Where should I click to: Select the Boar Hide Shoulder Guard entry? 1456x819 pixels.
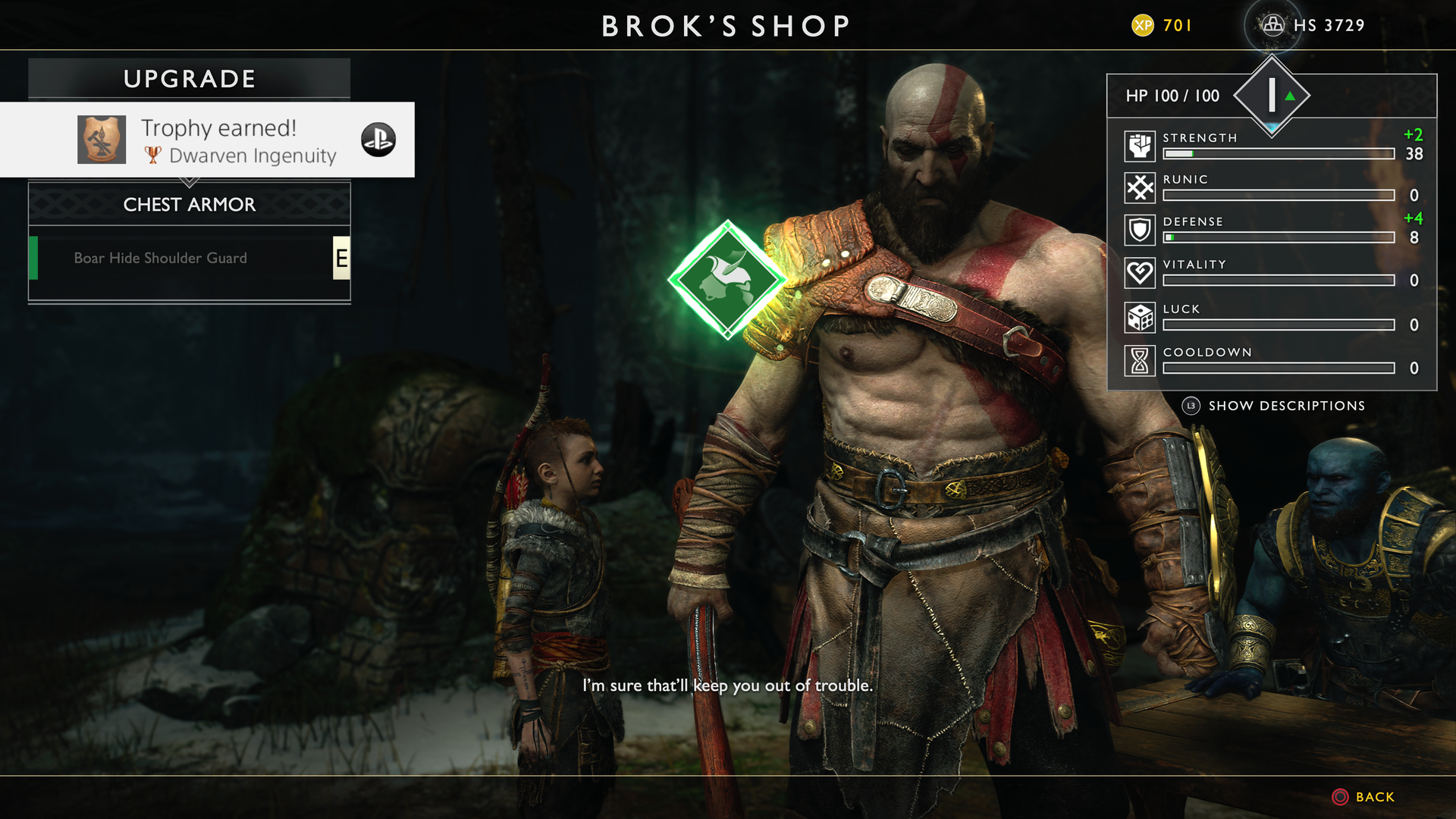(161, 259)
